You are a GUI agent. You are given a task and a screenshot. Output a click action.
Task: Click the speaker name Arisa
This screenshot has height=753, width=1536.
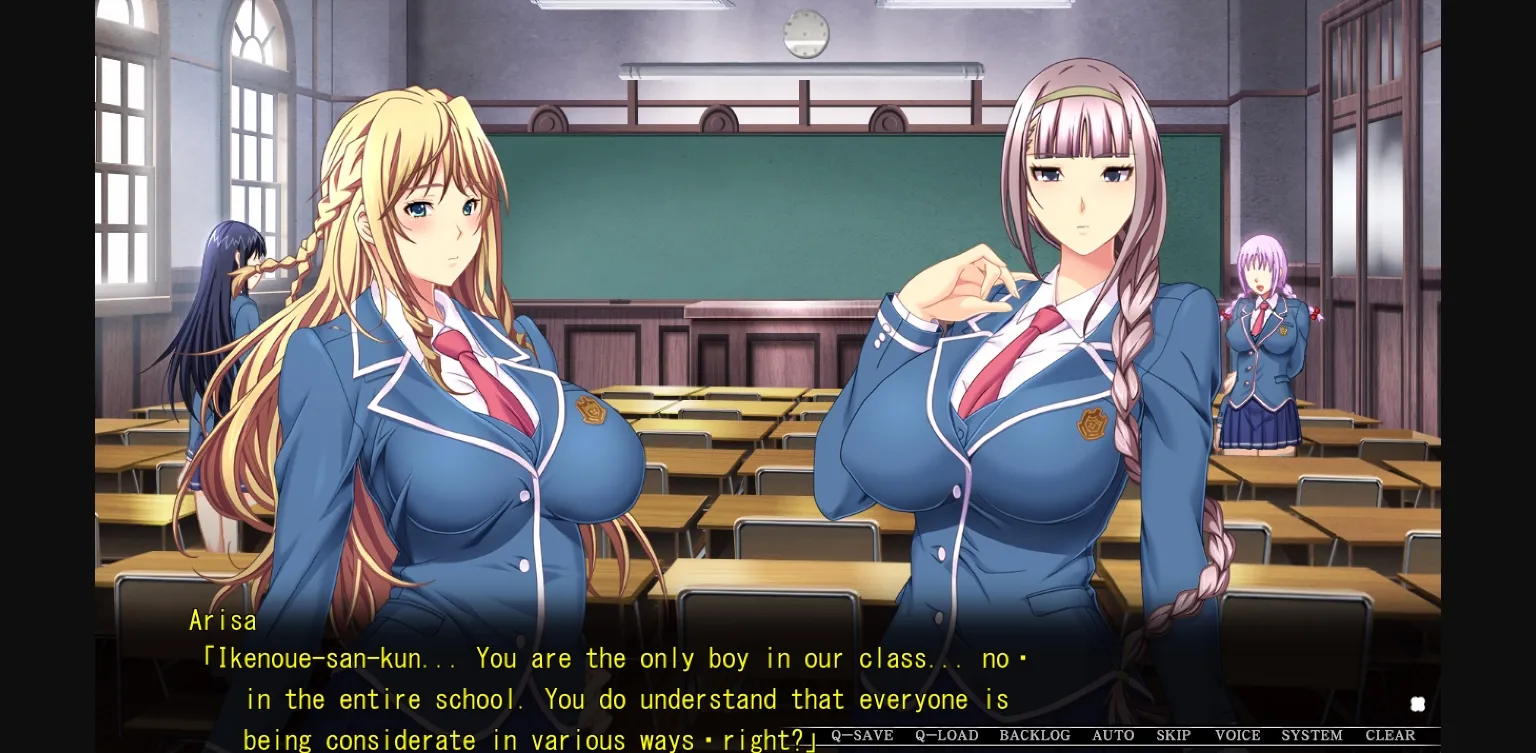click(223, 620)
